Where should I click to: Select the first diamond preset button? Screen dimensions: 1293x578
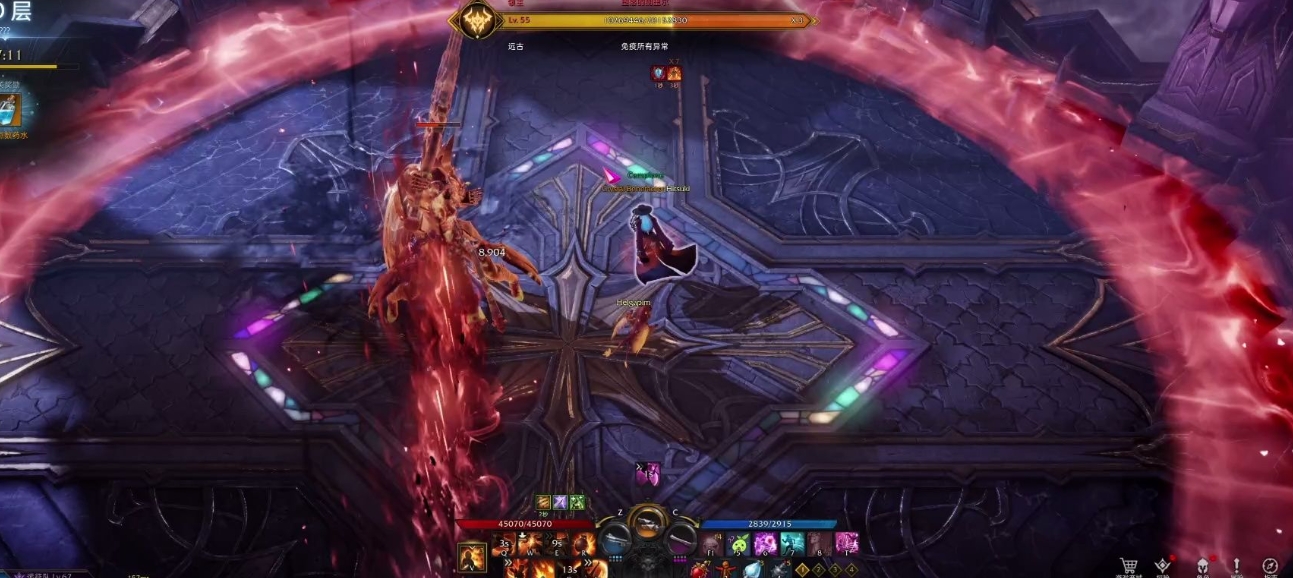(x=801, y=569)
